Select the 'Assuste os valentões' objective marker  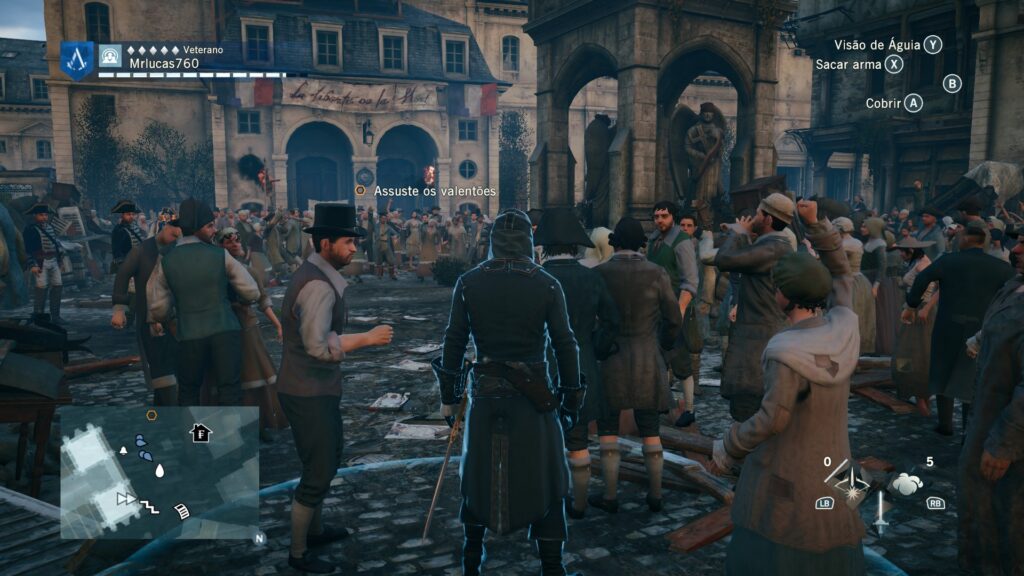[x=360, y=190]
